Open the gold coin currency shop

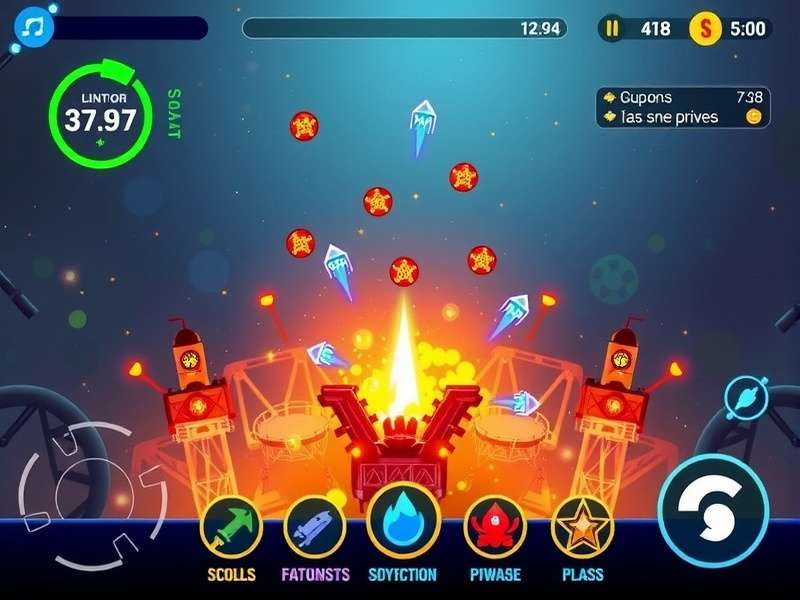(x=704, y=28)
